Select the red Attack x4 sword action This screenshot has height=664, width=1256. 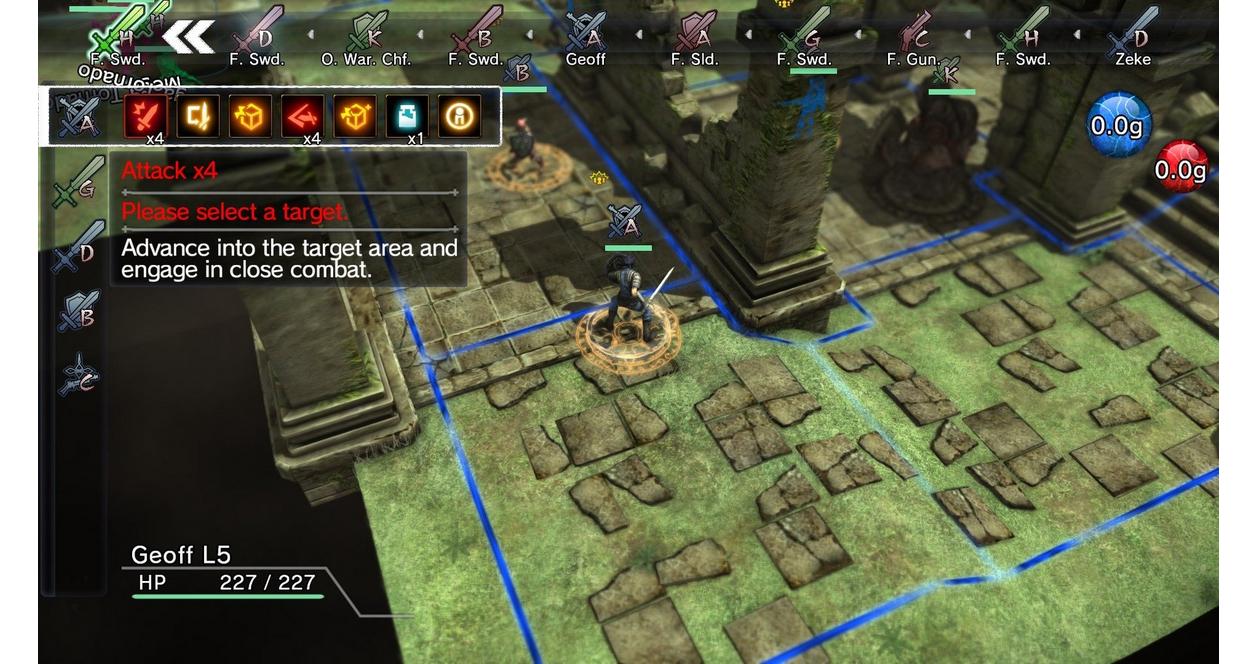coord(145,117)
